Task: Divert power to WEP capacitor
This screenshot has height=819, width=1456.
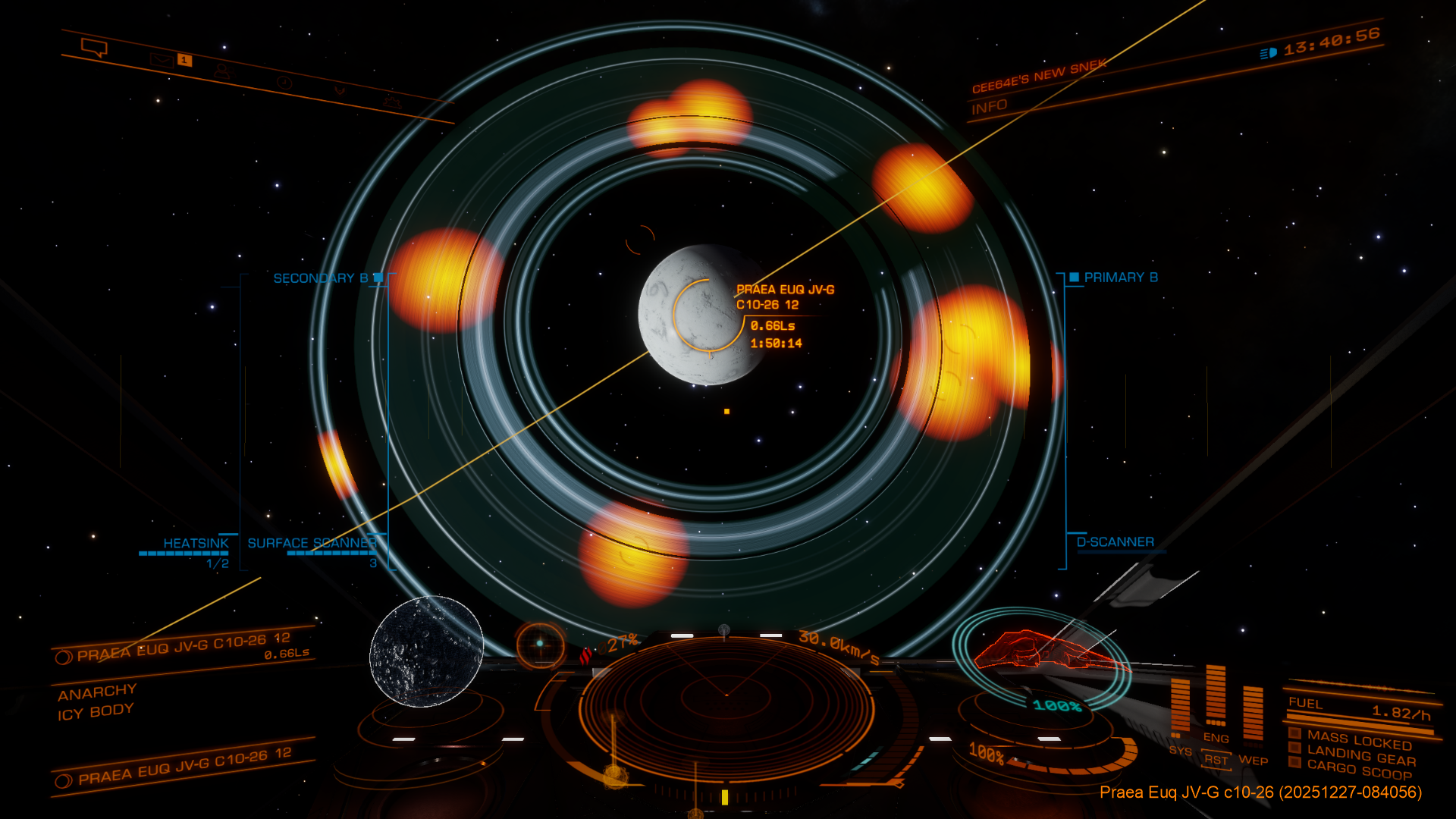Action: pyautogui.click(x=1253, y=760)
